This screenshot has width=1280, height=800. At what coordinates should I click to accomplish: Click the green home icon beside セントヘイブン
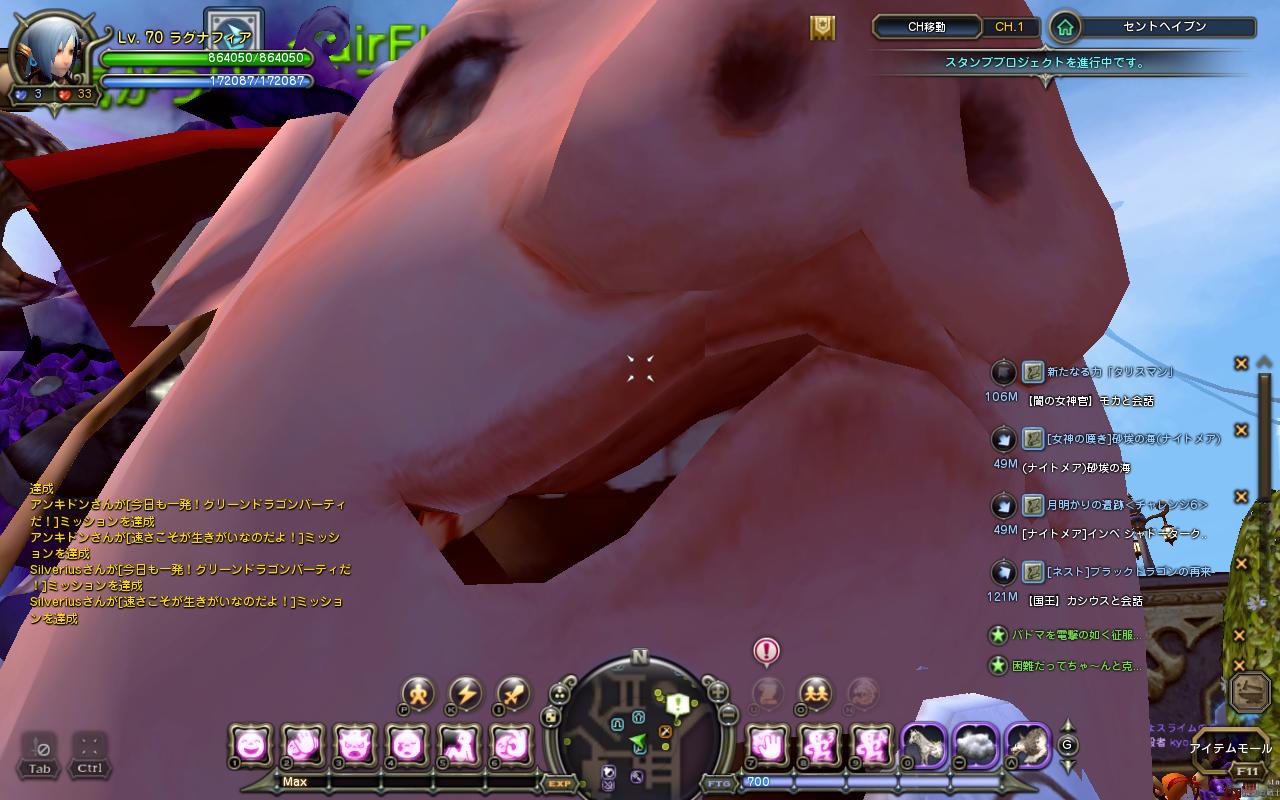click(x=1066, y=28)
